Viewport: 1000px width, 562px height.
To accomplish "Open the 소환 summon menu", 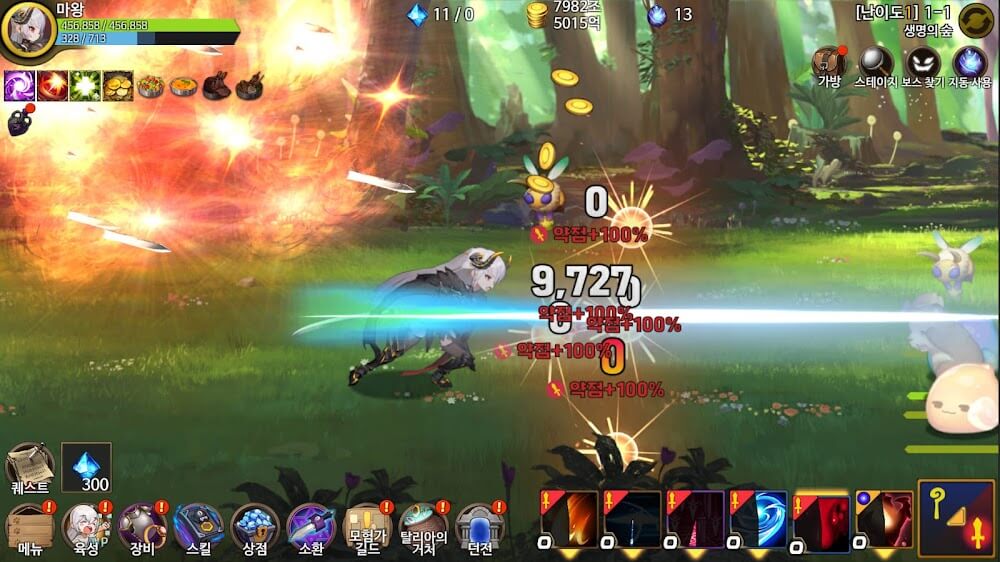I will tap(310, 529).
